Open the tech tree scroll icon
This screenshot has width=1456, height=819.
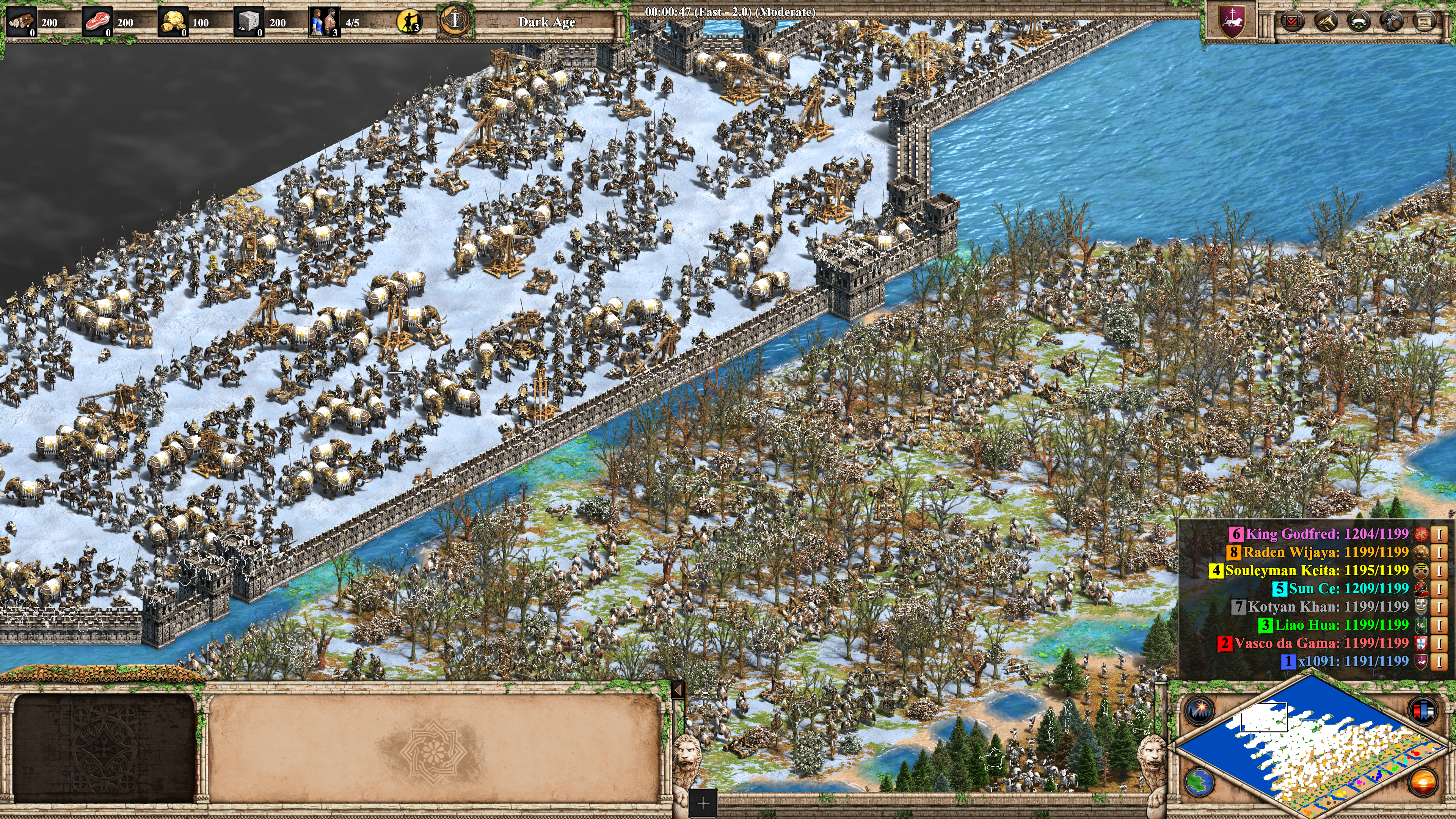[1424, 22]
